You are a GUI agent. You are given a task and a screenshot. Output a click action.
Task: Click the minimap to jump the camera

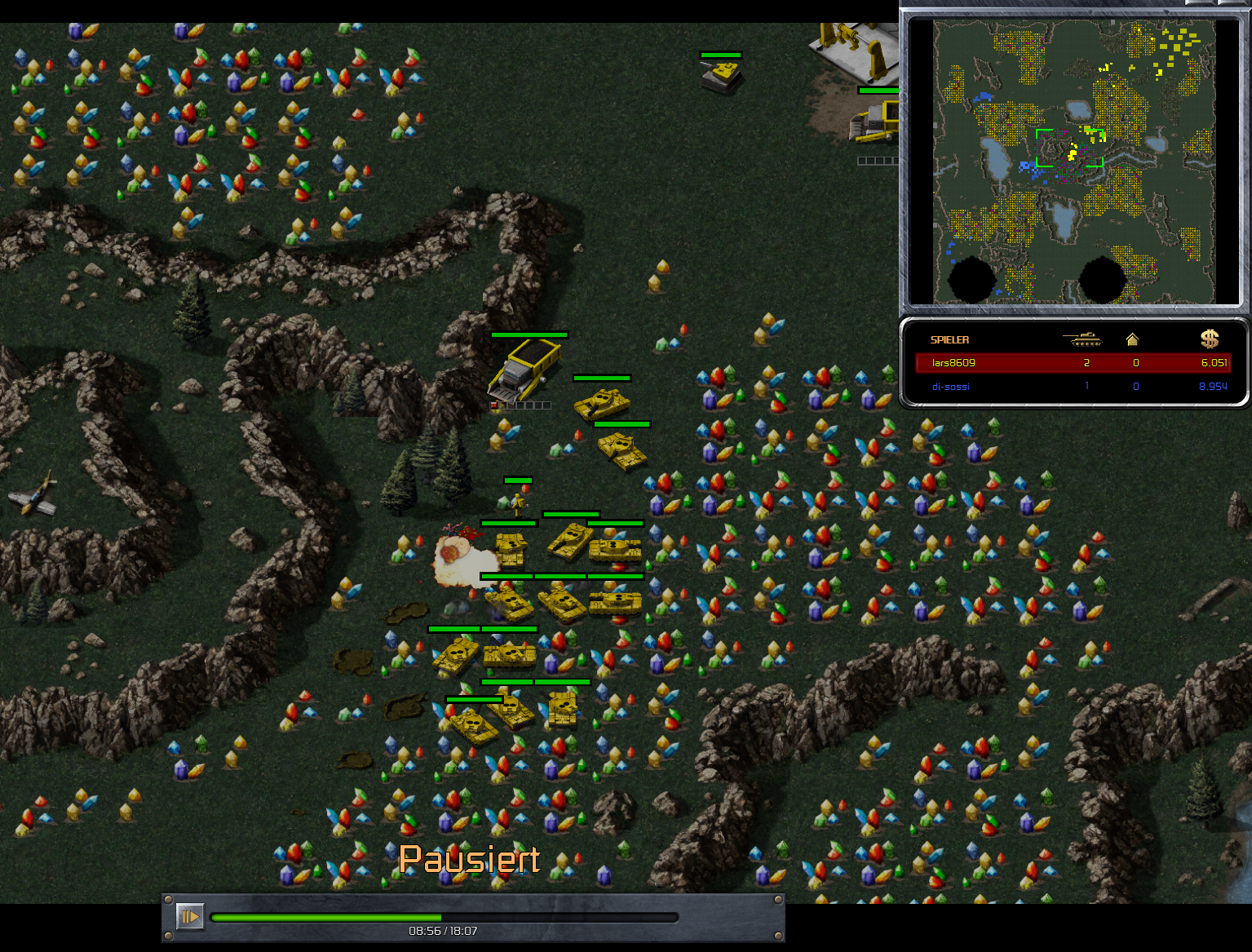click(x=1073, y=162)
